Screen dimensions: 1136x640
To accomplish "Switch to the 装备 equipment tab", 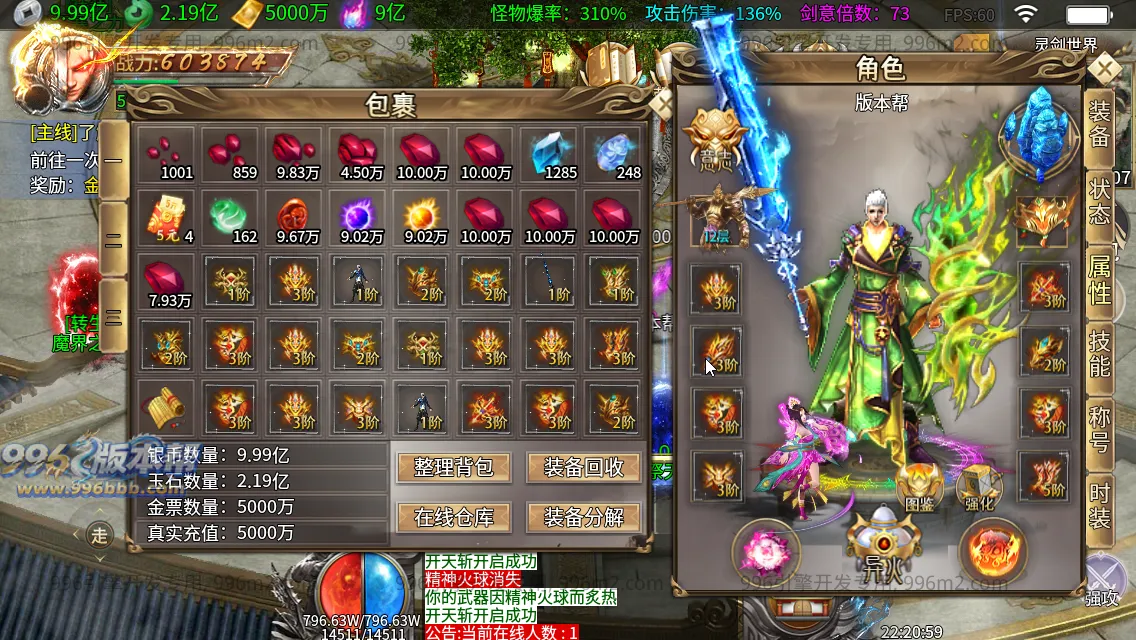I will [x=1099, y=125].
